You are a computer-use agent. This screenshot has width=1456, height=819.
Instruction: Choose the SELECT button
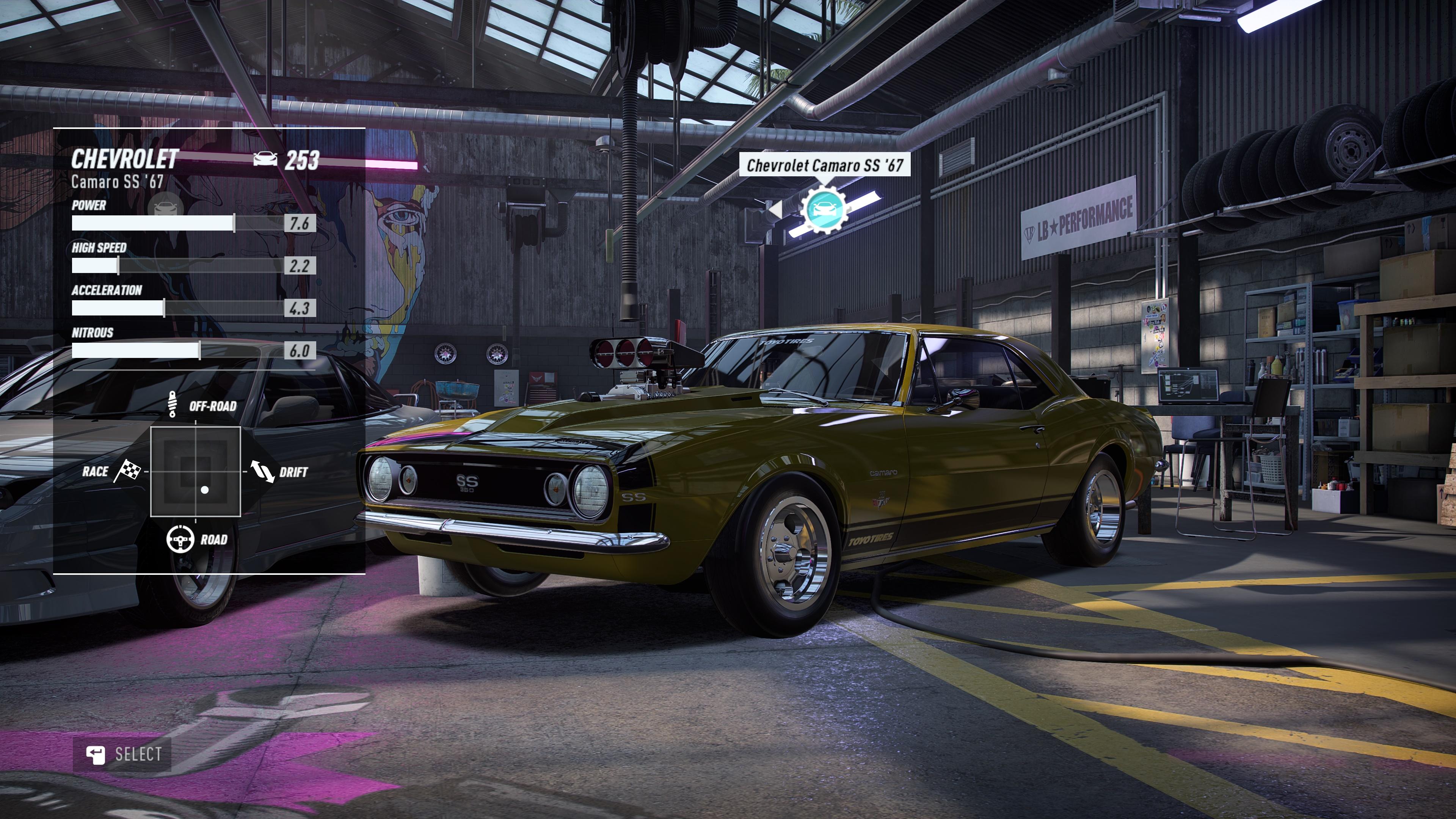pyautogui.click(x=122, y=754)
